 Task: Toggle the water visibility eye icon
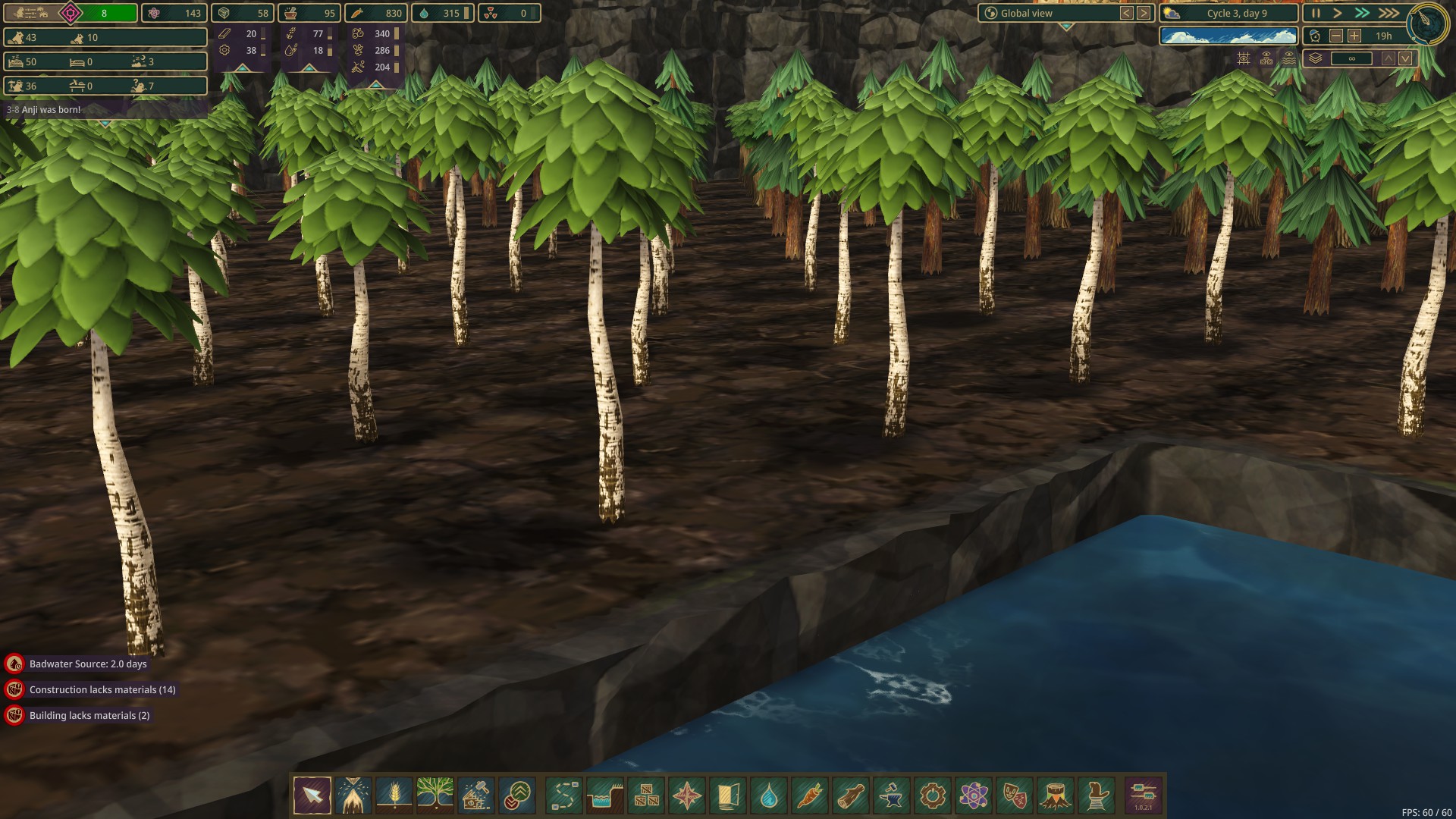(x=1289, y=58)
